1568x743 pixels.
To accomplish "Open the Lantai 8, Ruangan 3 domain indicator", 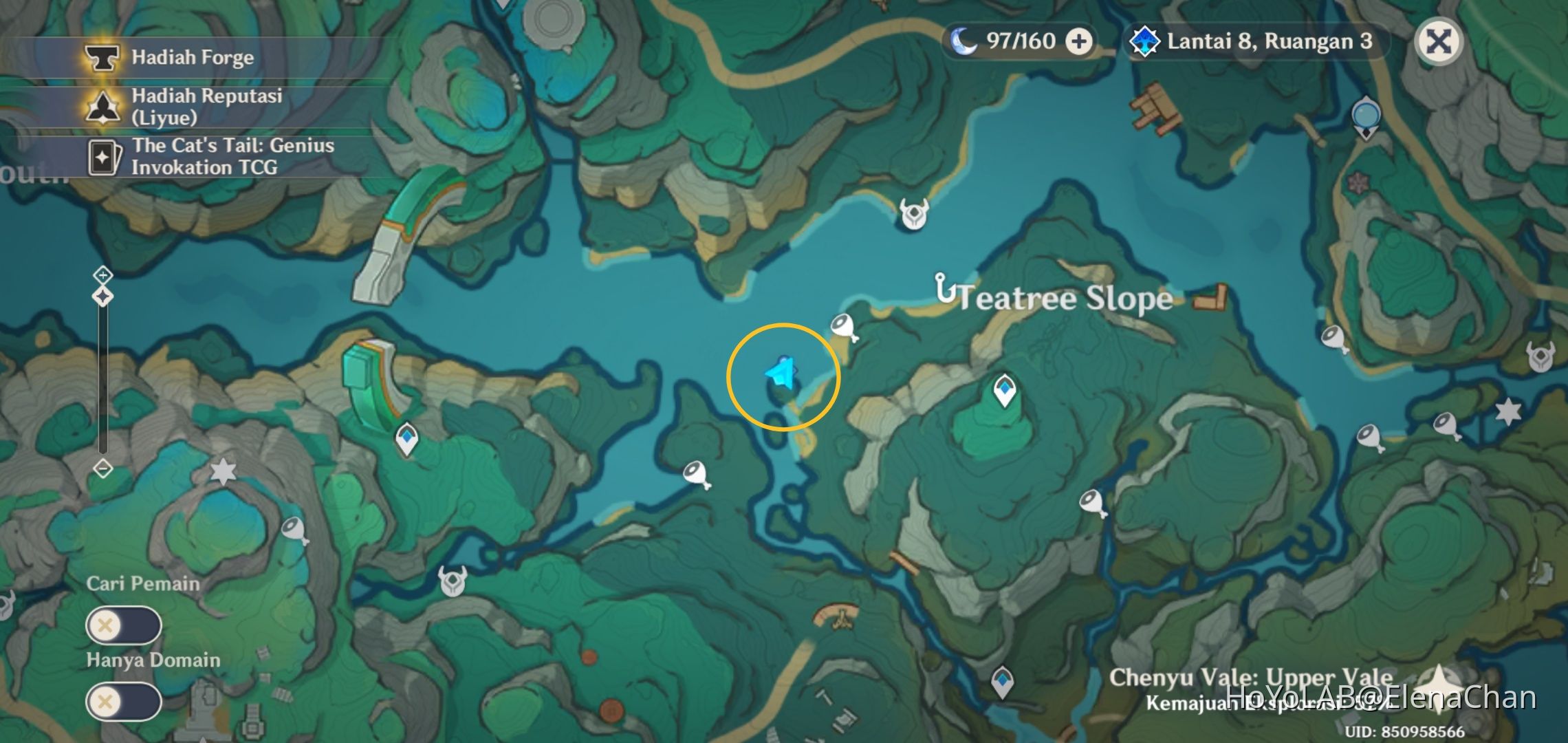I will pos(1252,42).
